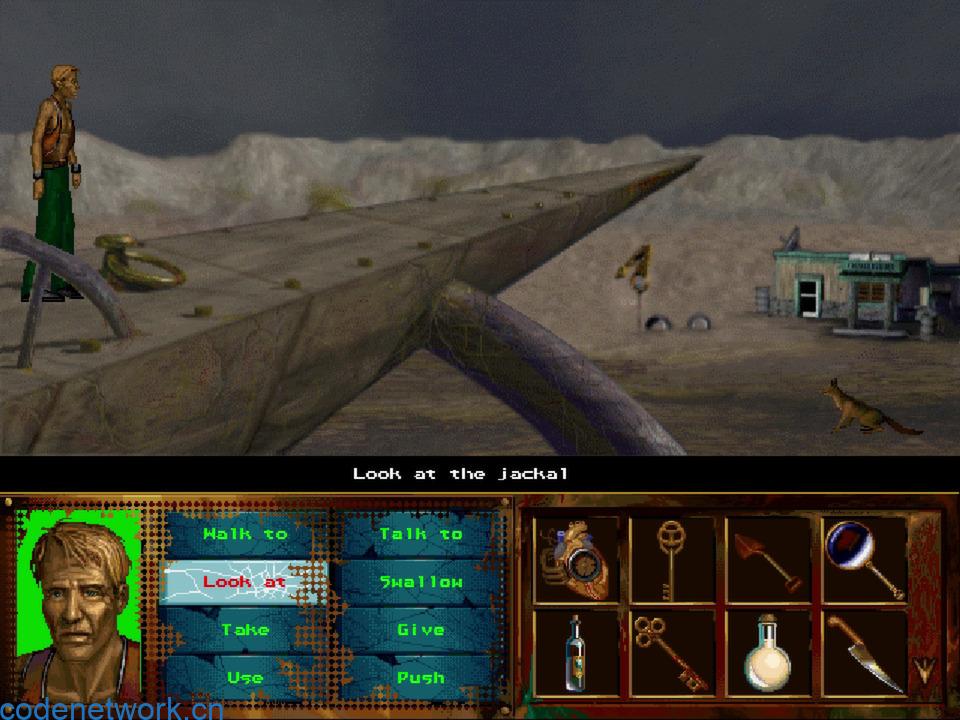
Task: Pick the three-ringed brass key
Action: (671, 653)
